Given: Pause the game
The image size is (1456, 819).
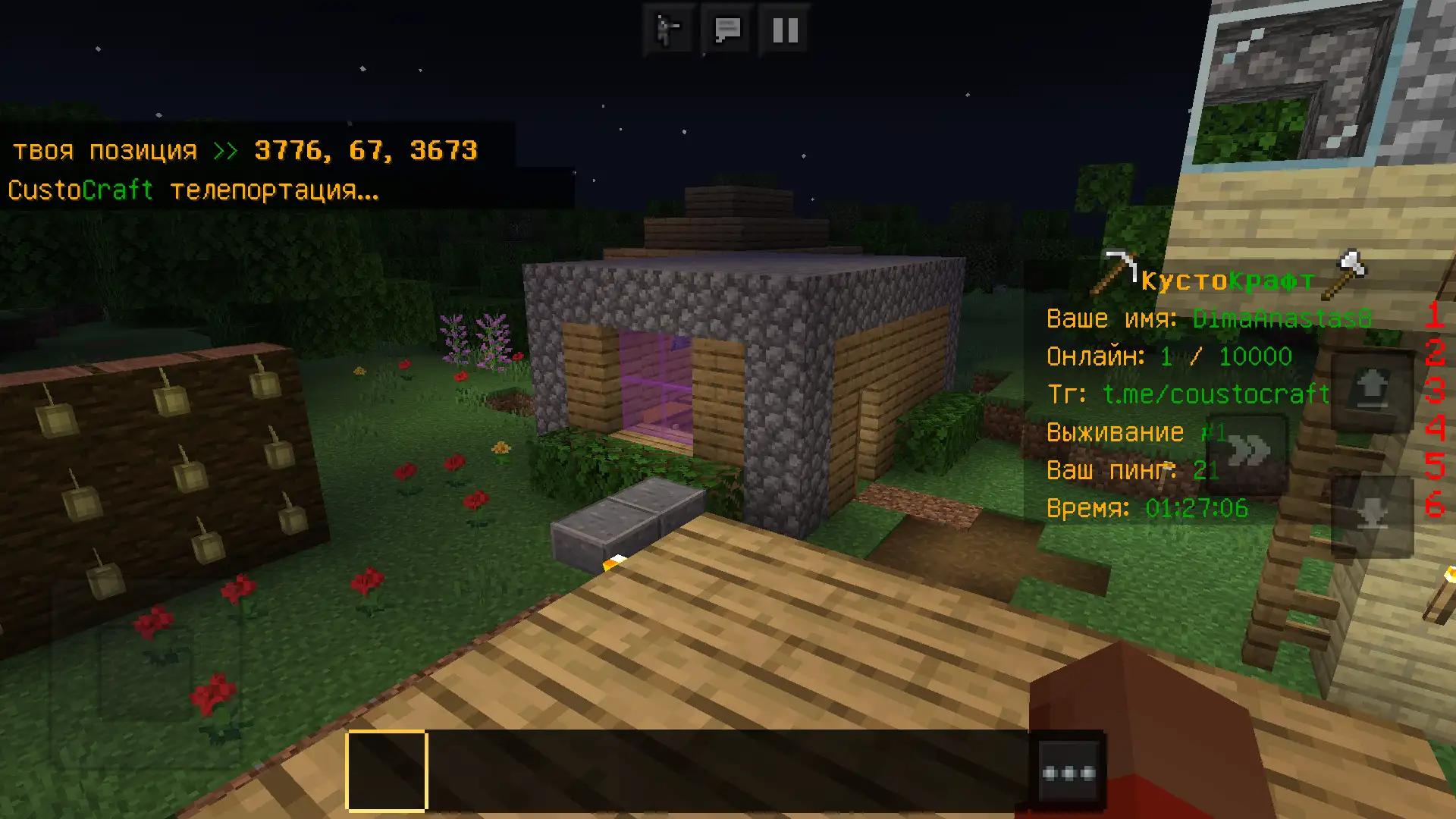Looking at the screenshot, I should pyautogui.click(x=785, y=30).
